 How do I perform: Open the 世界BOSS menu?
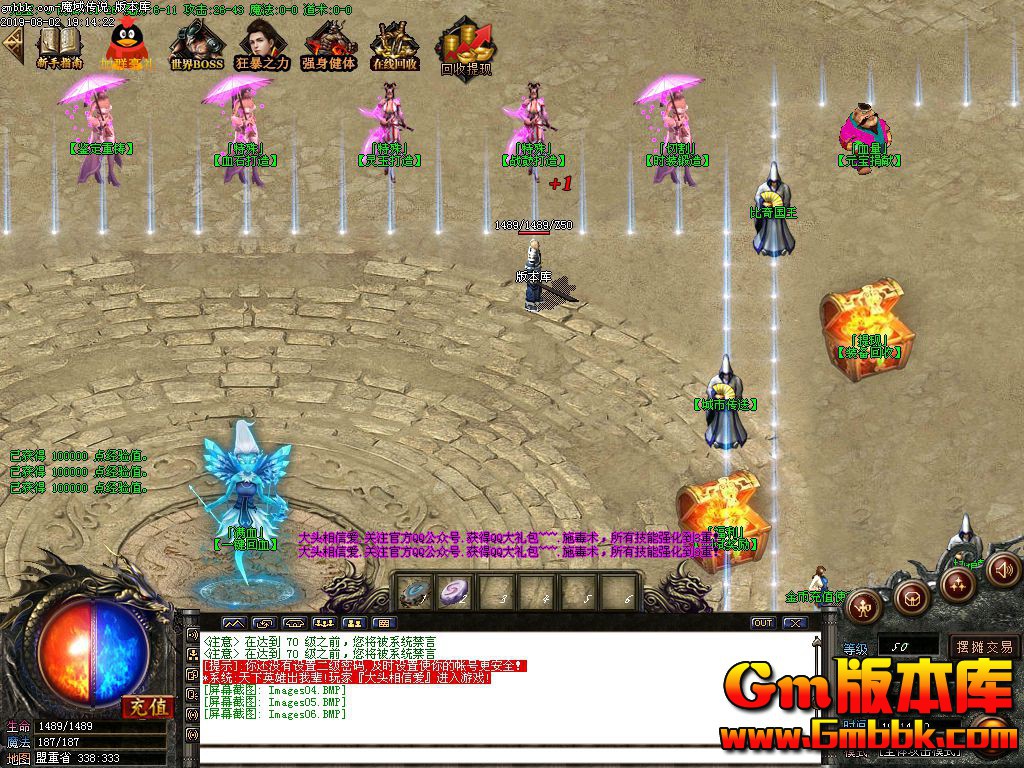195,44
